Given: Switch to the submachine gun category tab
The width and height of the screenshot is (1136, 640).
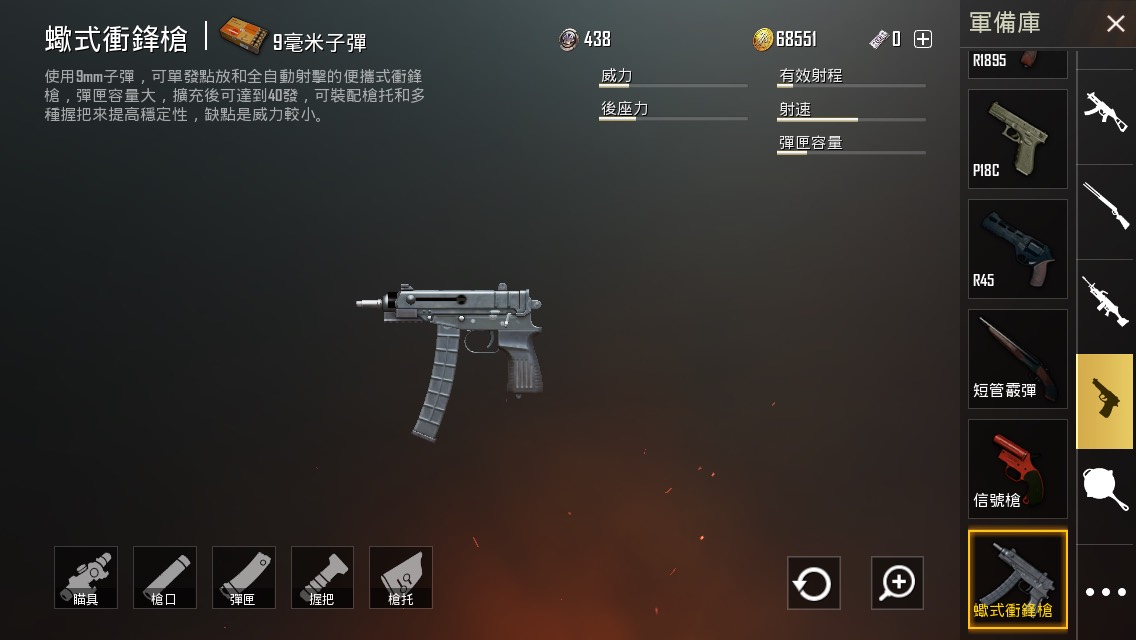Looking at the screenshot, I should pyautogui.click(x=1105, y=112).
